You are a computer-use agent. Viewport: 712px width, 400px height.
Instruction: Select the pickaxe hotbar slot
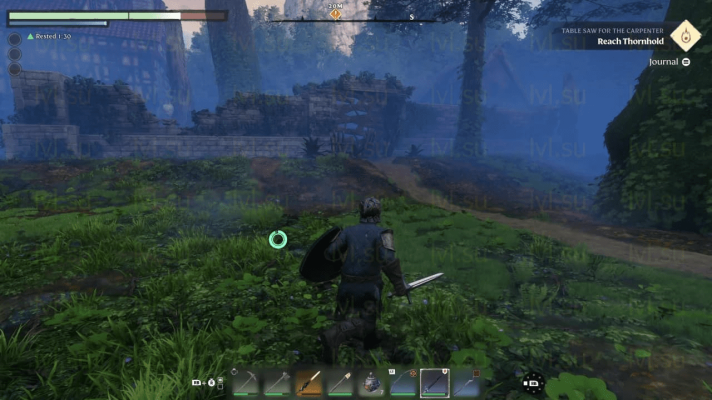point(246,382)
